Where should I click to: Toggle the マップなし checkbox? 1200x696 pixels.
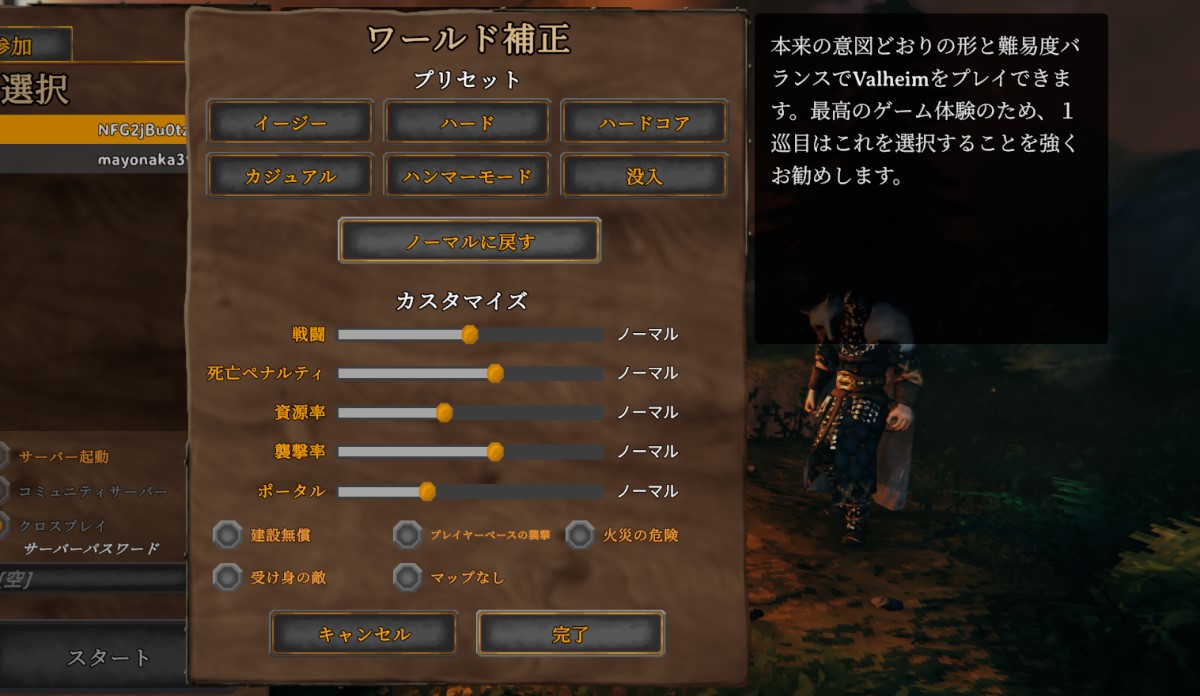point(407,577)
